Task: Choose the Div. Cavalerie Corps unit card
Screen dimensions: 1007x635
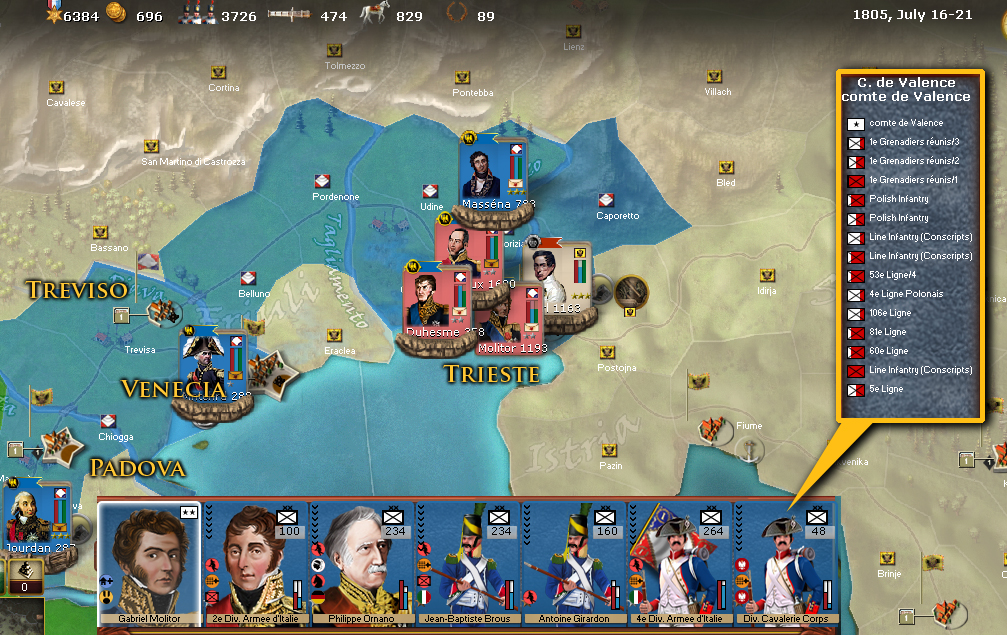Action: point(785,560)
